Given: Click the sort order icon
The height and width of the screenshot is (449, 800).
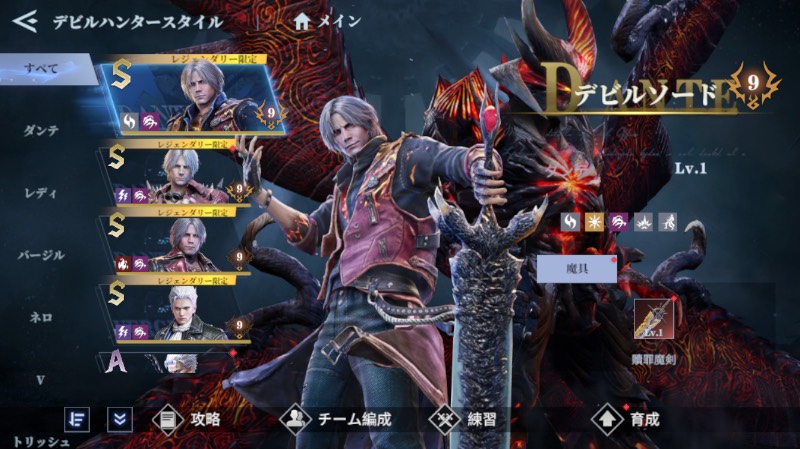Looking at the screenshot, I should point(77,419).
